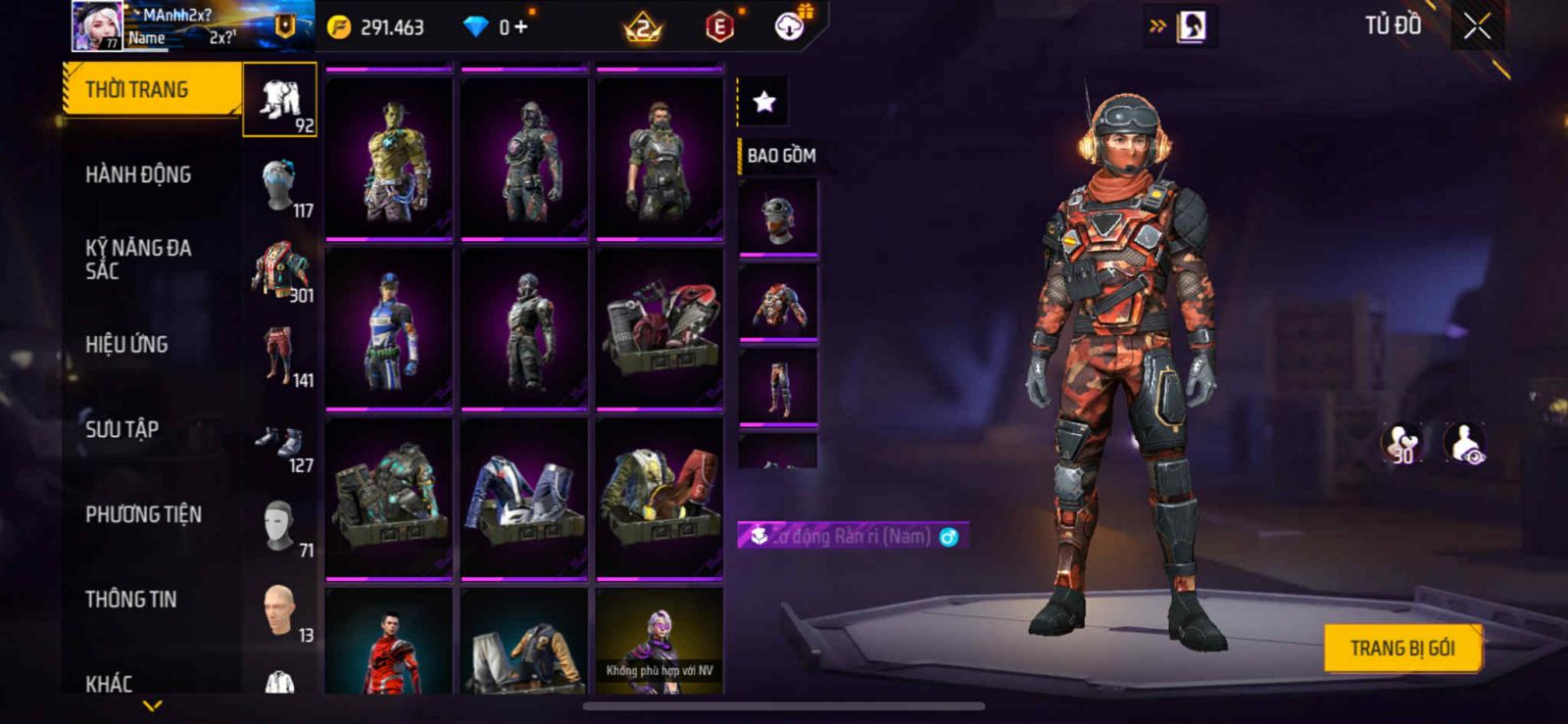The height and width of the screenshot is (724, 1568).
Task: Select the green zombie outfit bundle
Action: [390, 155]
